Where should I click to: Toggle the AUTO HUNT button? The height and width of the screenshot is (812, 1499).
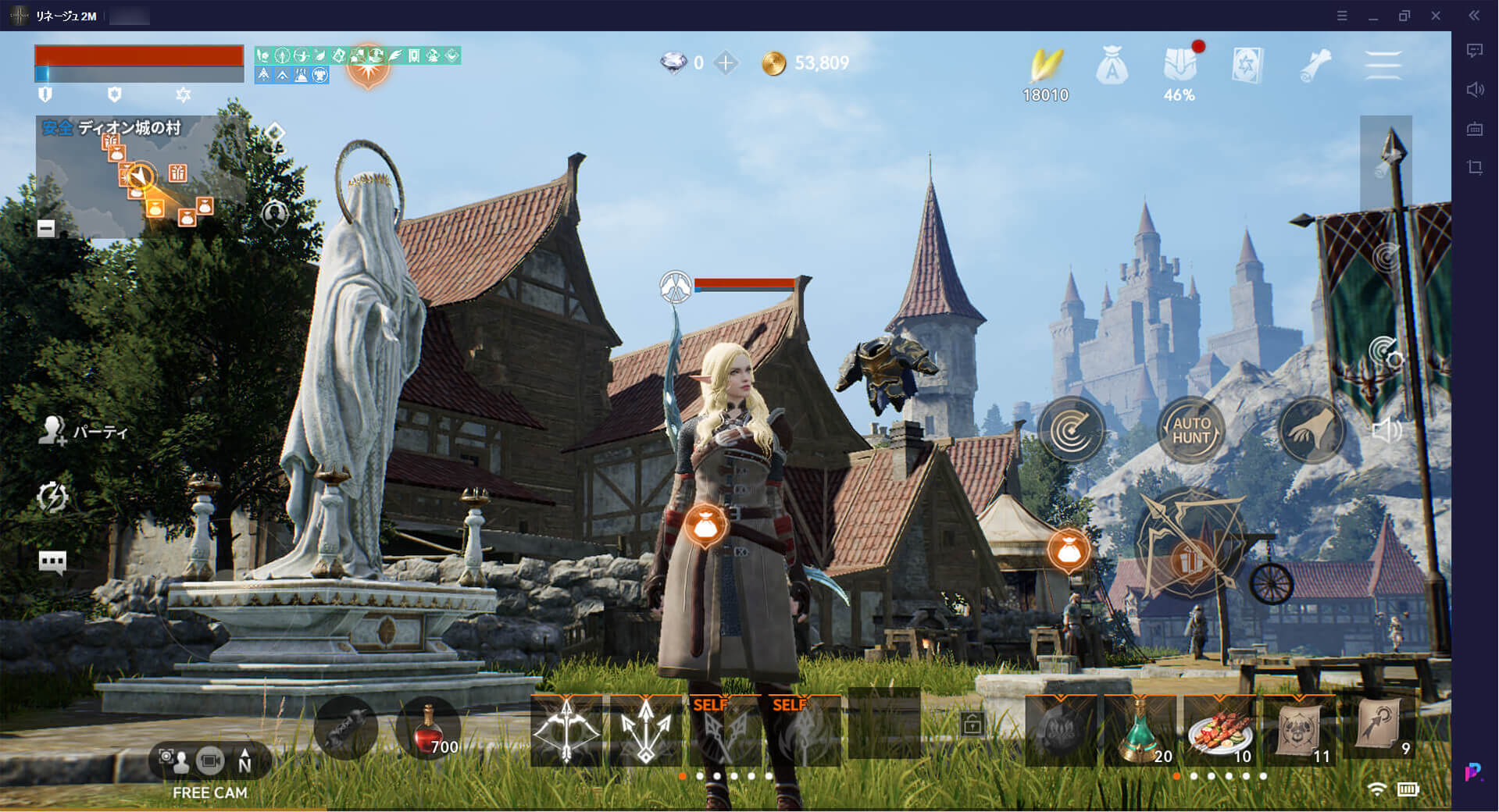click(1190, 430)
